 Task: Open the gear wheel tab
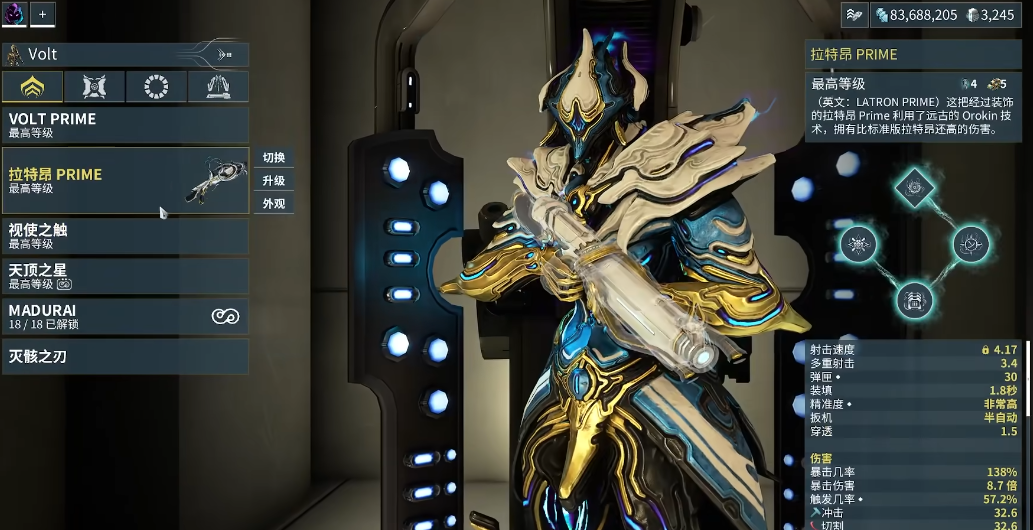coord(156,87)
